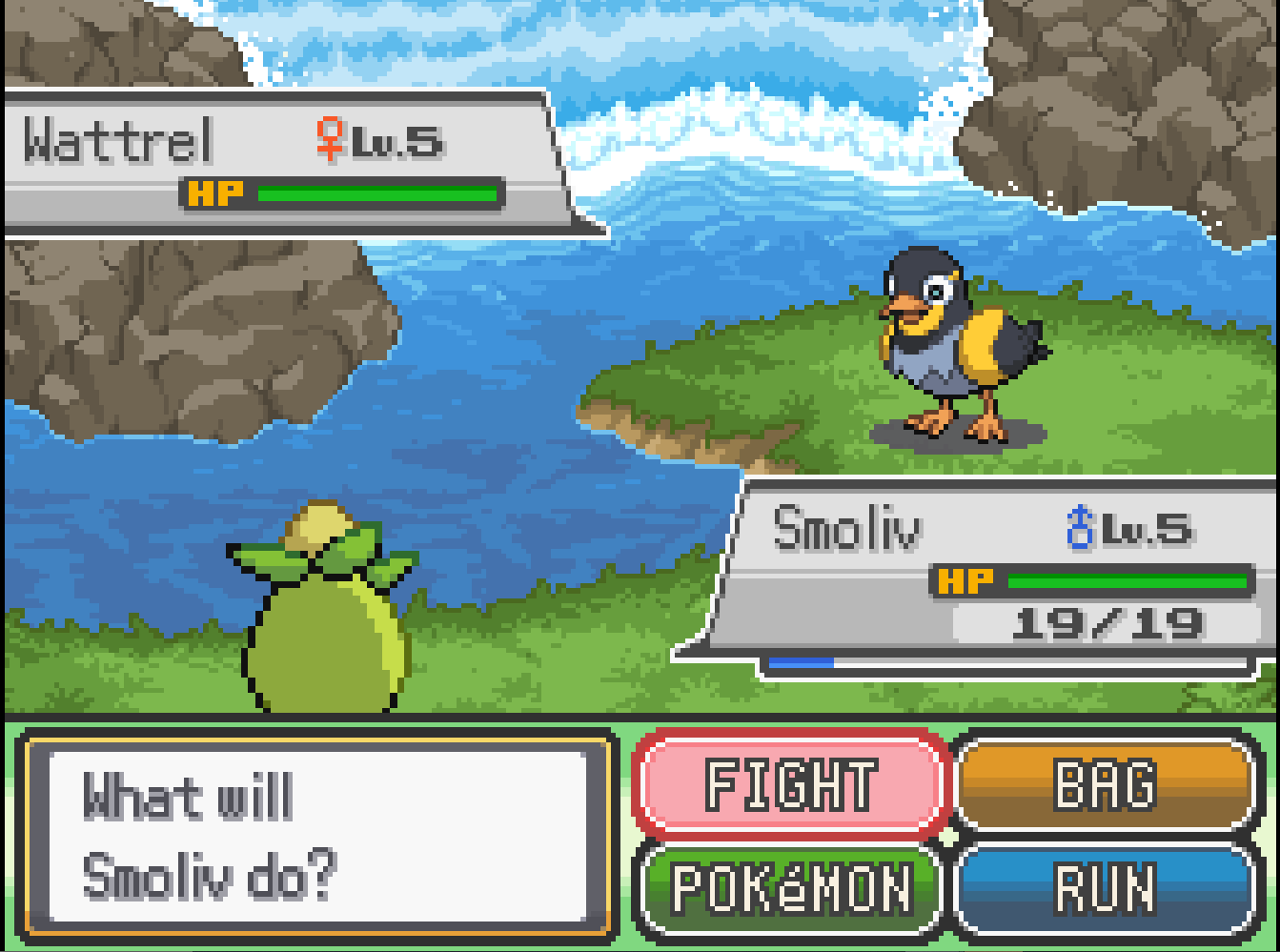Click RUN to flee the battle

click(1106, 888)
